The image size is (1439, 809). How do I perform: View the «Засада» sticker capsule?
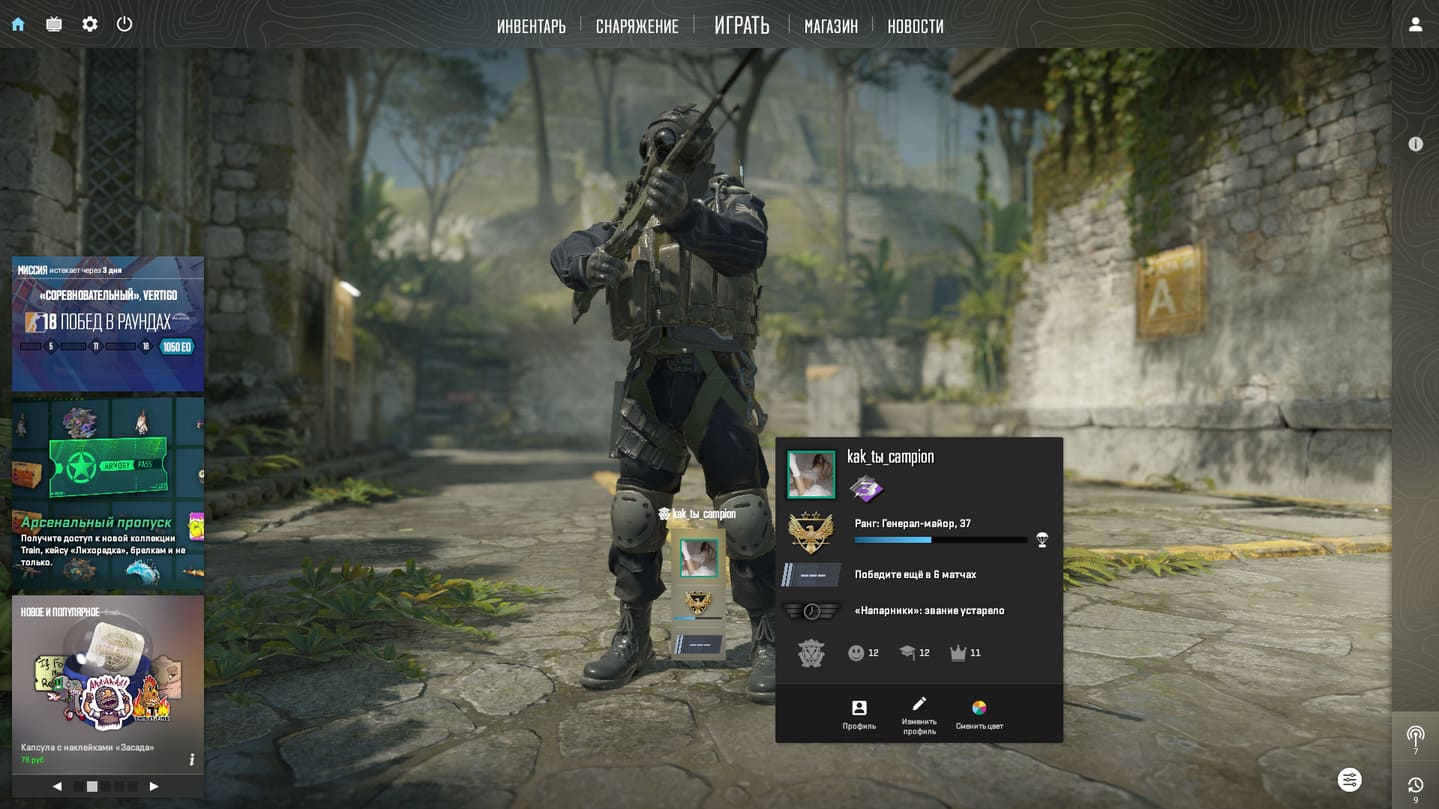[108, 680]
